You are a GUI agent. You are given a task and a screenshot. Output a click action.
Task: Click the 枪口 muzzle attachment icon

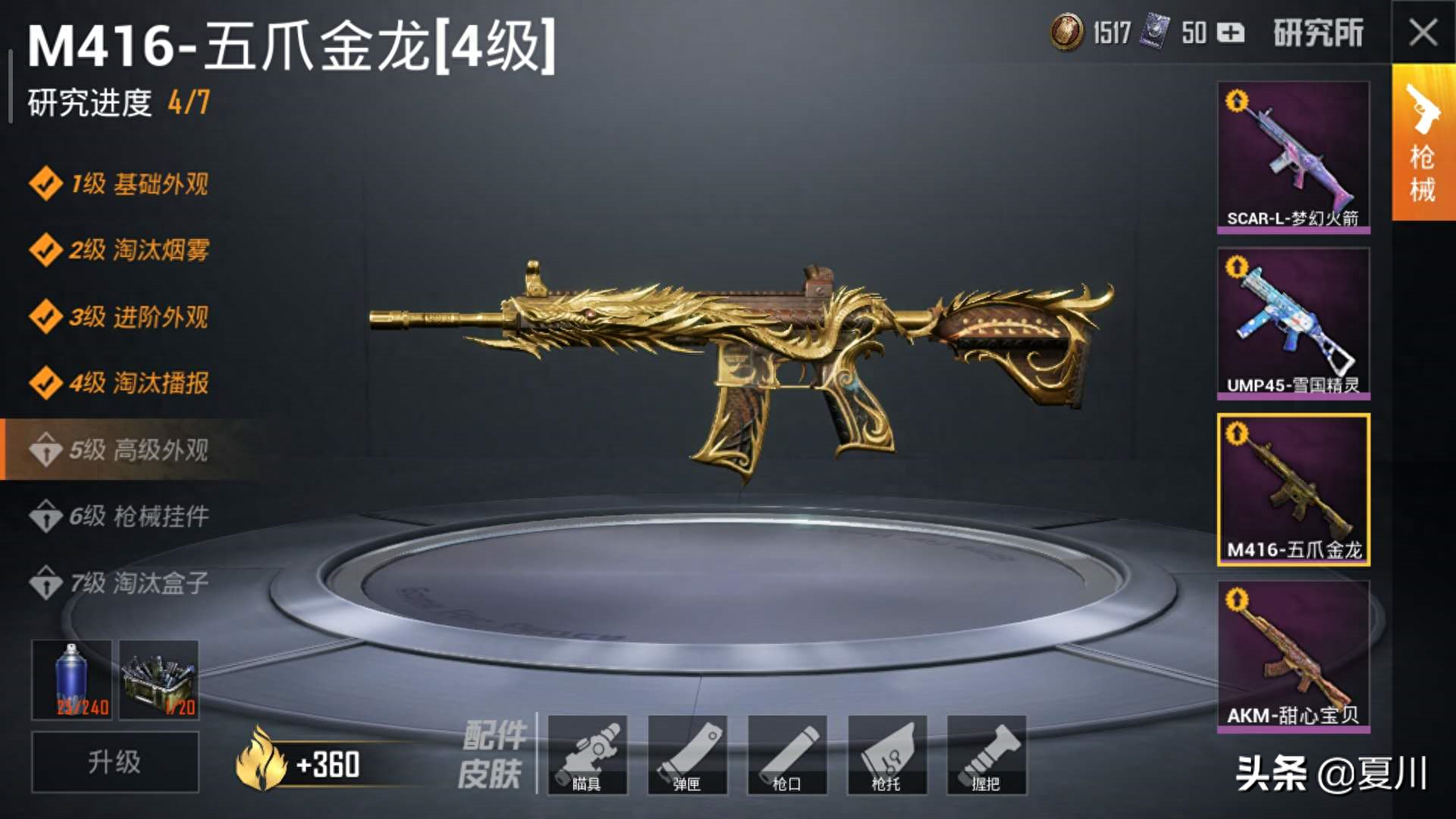pos(787,756)
